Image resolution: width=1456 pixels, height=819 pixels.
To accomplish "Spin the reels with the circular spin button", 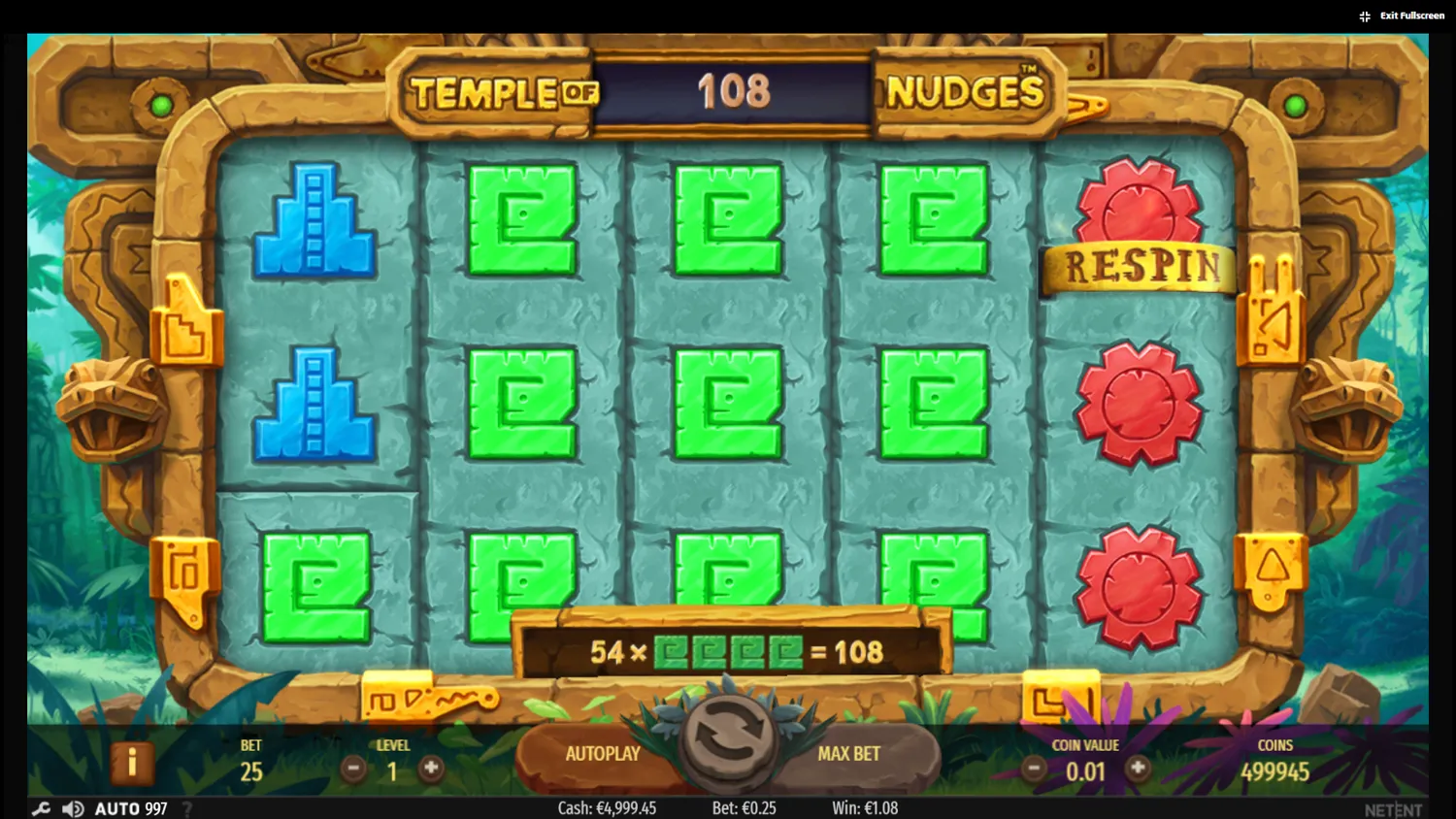I will point(728,744).
